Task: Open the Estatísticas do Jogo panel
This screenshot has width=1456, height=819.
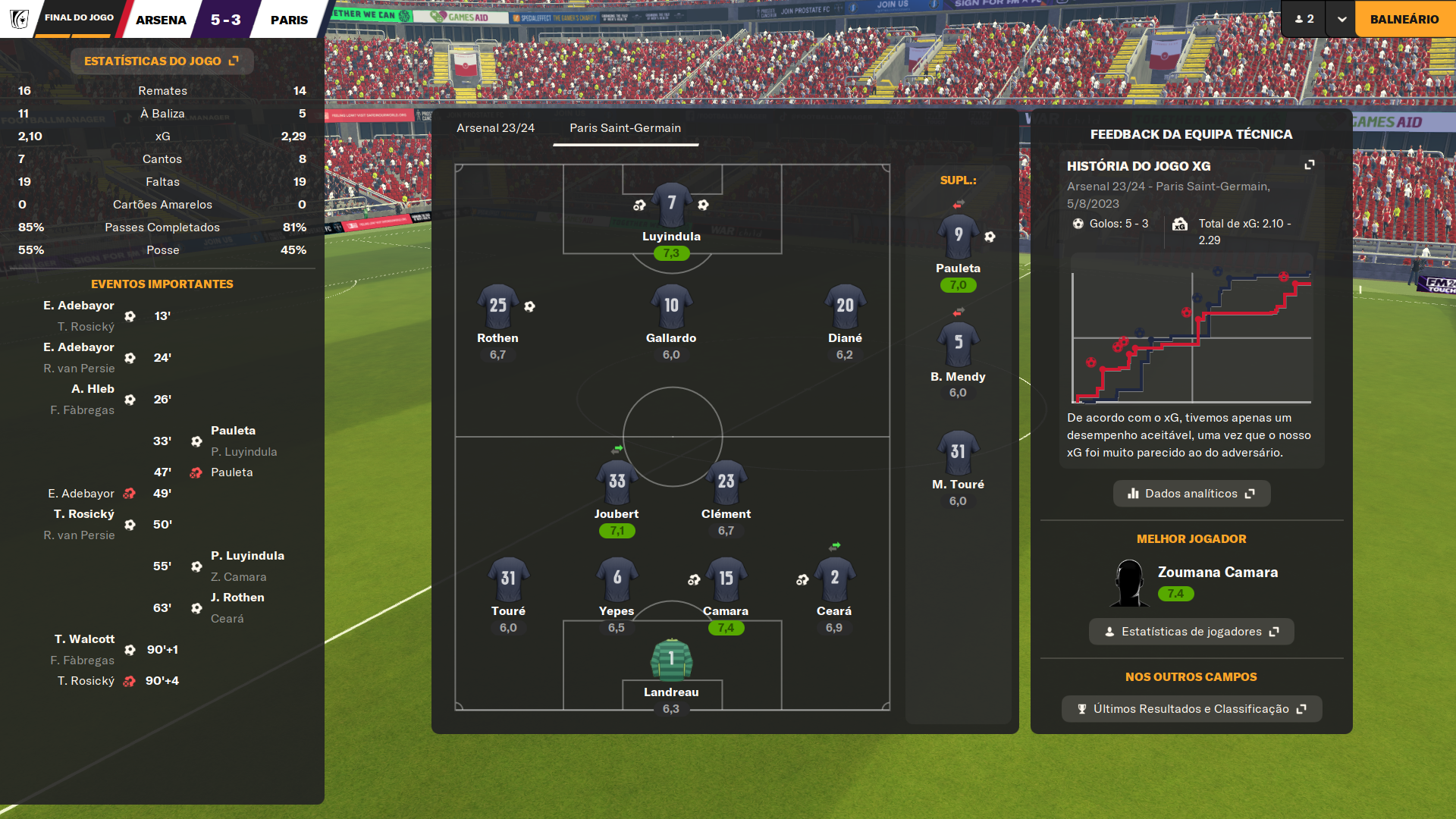Action: 162,61
